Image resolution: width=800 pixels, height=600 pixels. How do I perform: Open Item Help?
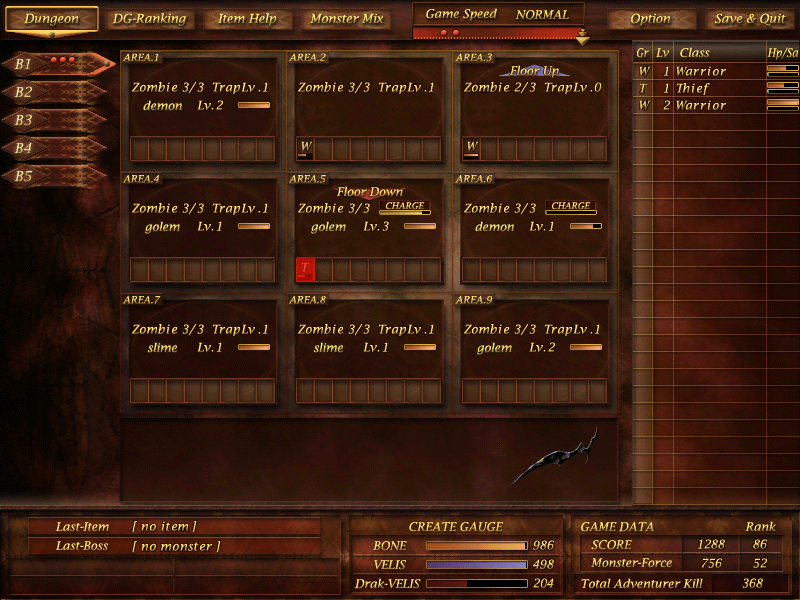click(x=245, y=19)
